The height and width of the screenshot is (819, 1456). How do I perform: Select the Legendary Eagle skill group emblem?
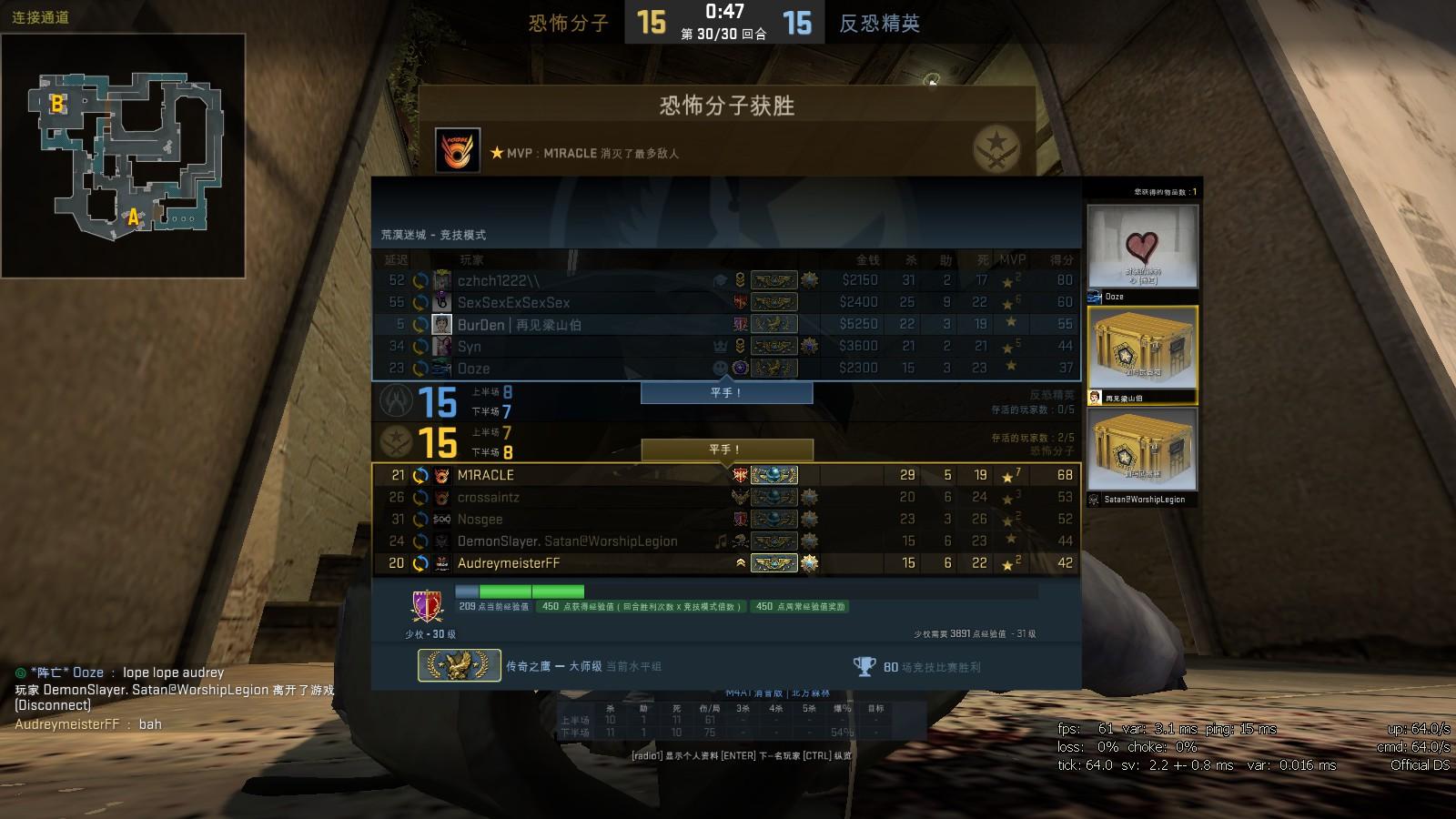click(459, 663)
